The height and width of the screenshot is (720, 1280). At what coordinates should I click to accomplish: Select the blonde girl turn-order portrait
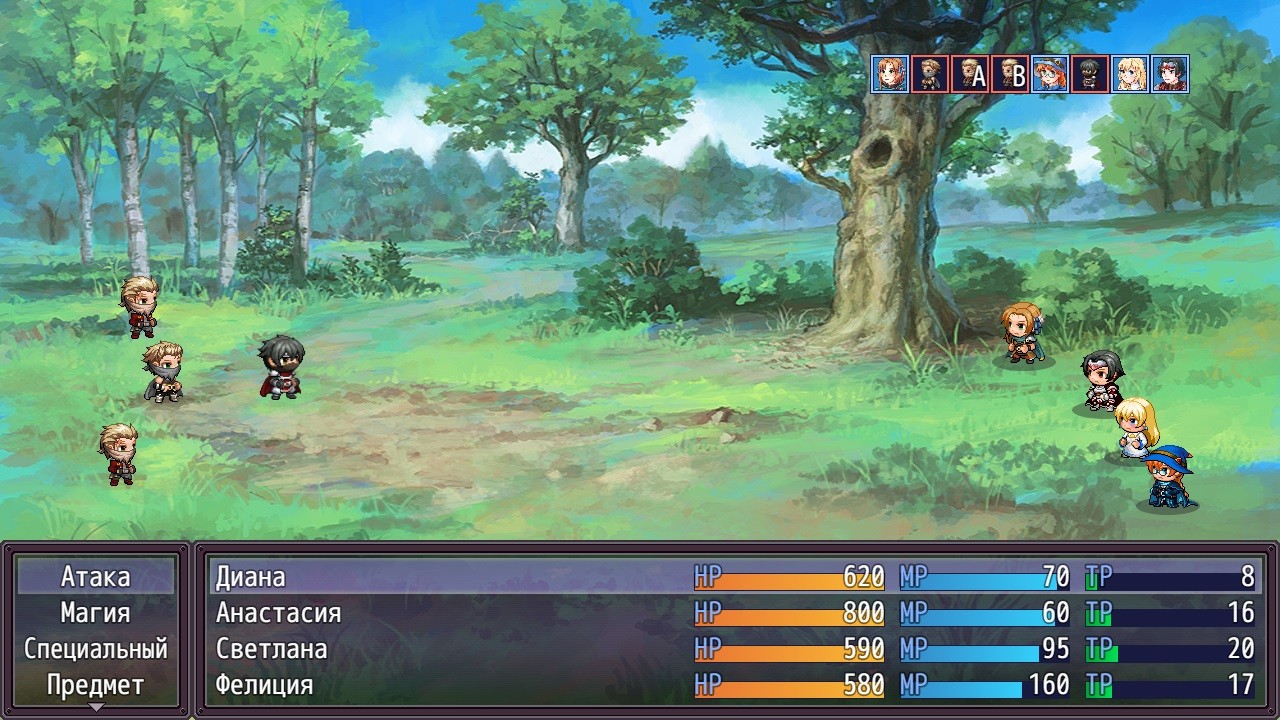(x=1130, y=74)
